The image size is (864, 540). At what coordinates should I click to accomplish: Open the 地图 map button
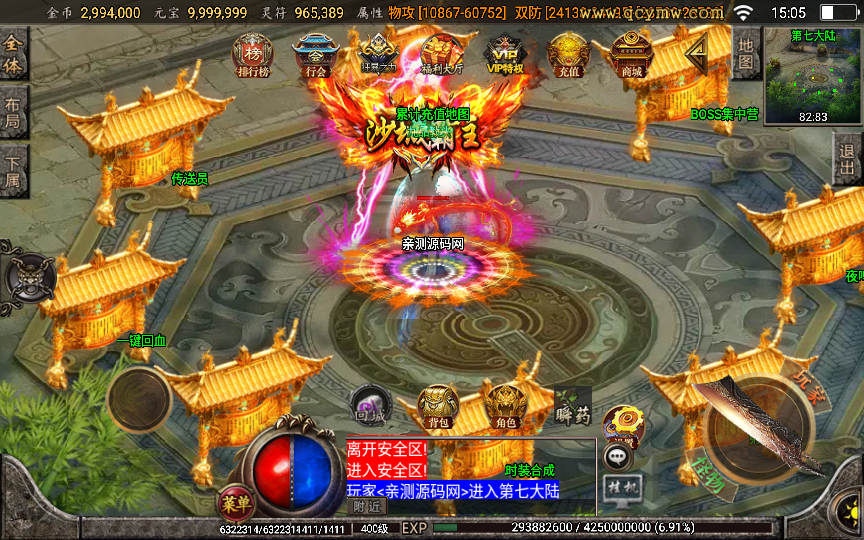(x=746, y=55)
